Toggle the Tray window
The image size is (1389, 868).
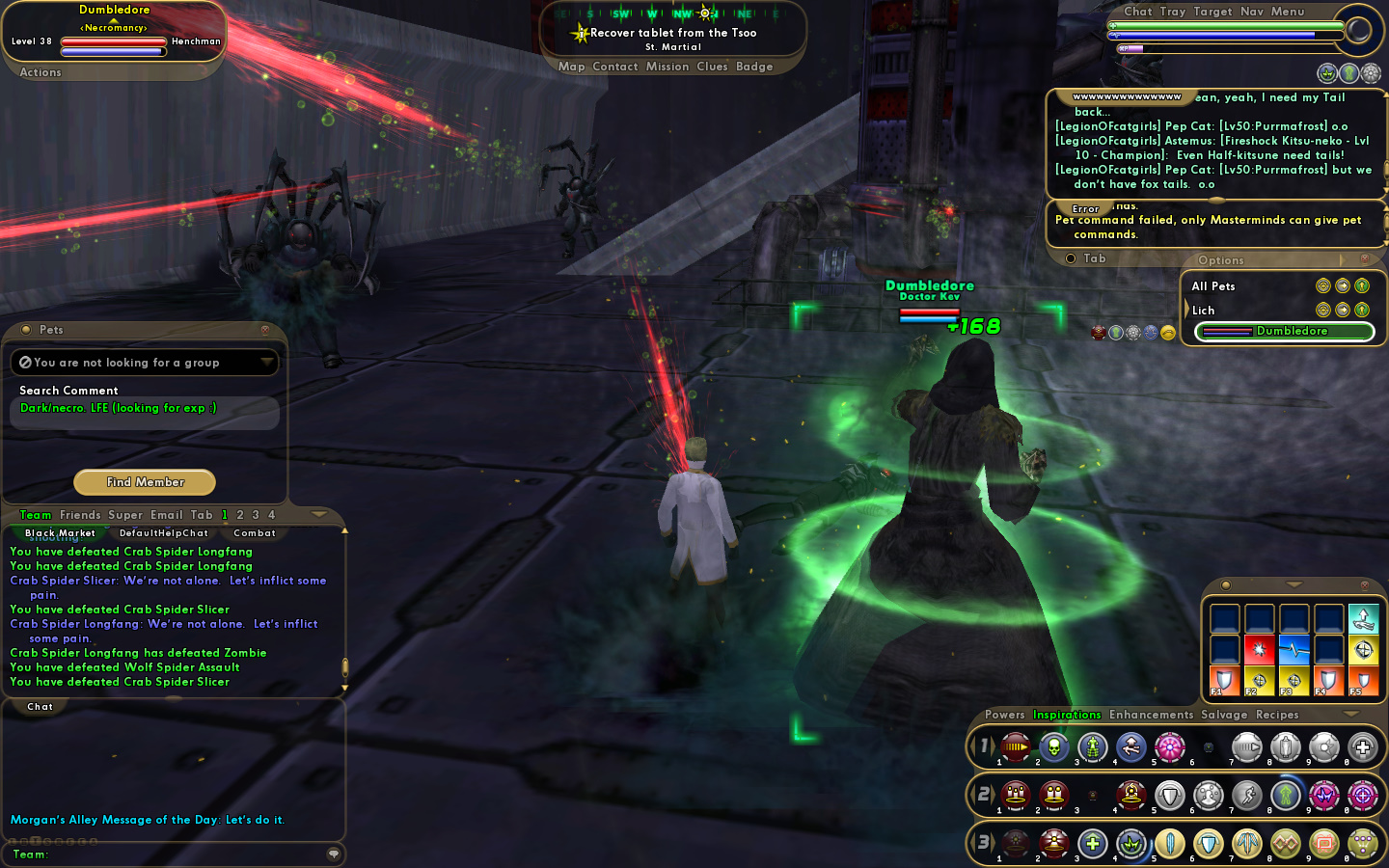(x=1173, y=12)
